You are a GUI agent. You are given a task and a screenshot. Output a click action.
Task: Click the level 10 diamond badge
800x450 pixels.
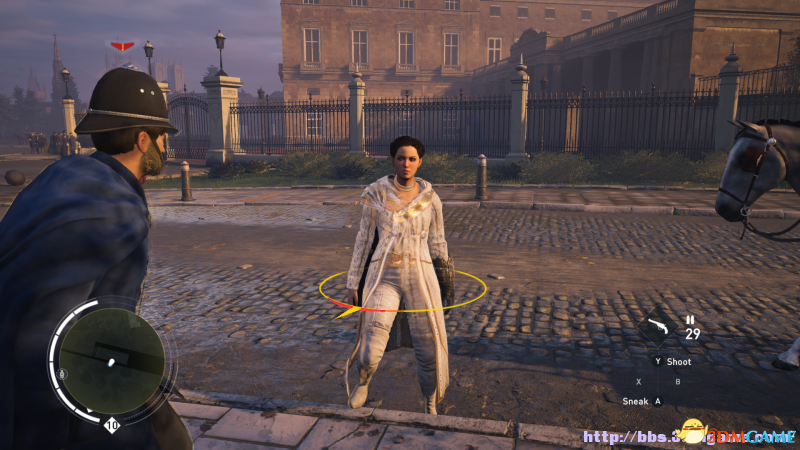112,425
